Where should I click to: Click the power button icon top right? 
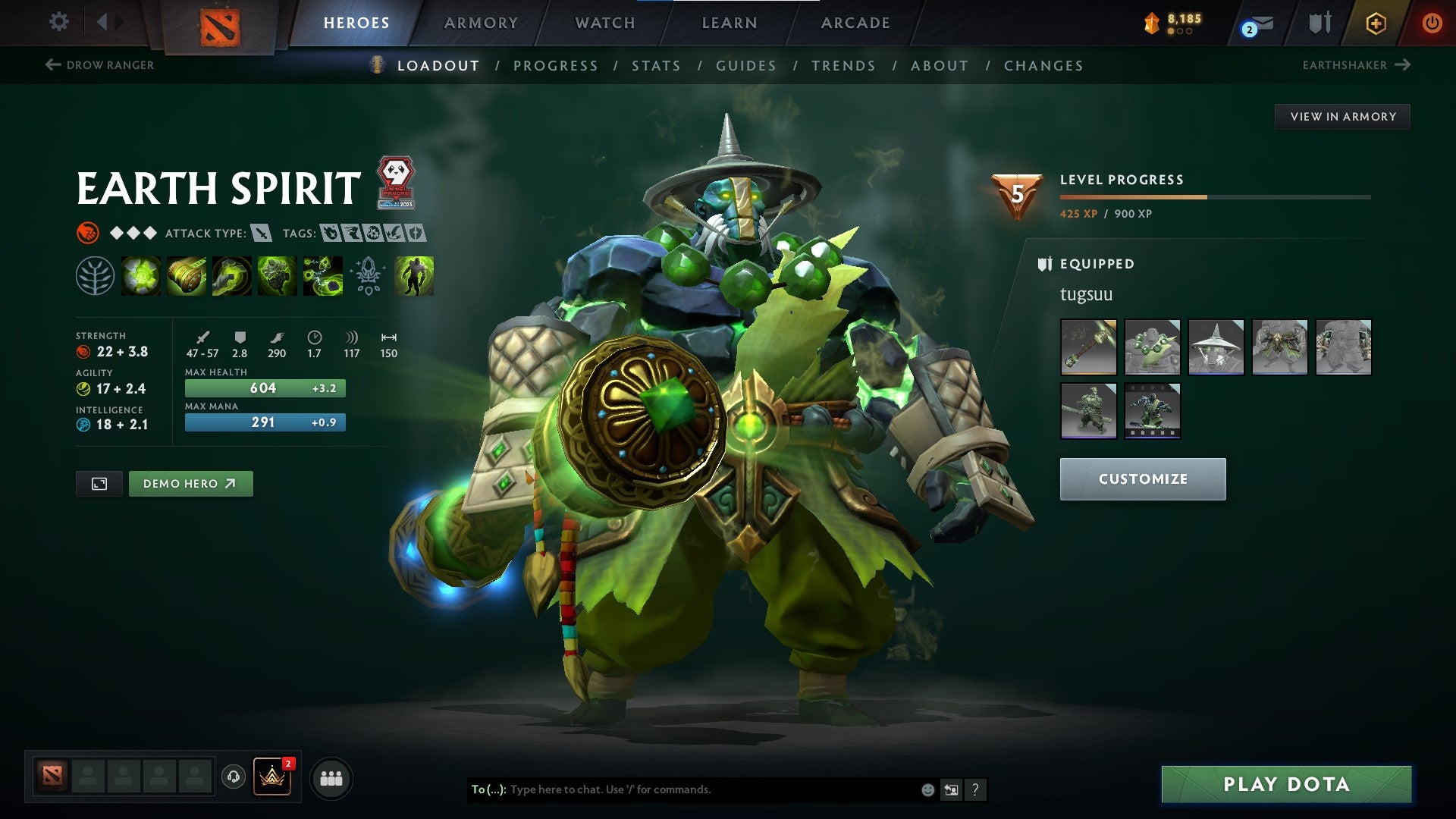click(x=1433, y=23)
